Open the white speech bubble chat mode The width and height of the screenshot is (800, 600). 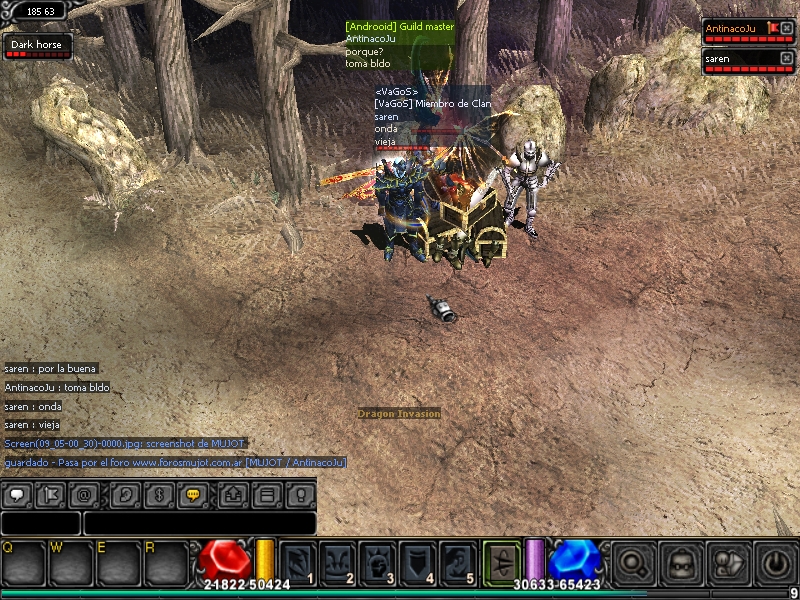pos(17,494)
